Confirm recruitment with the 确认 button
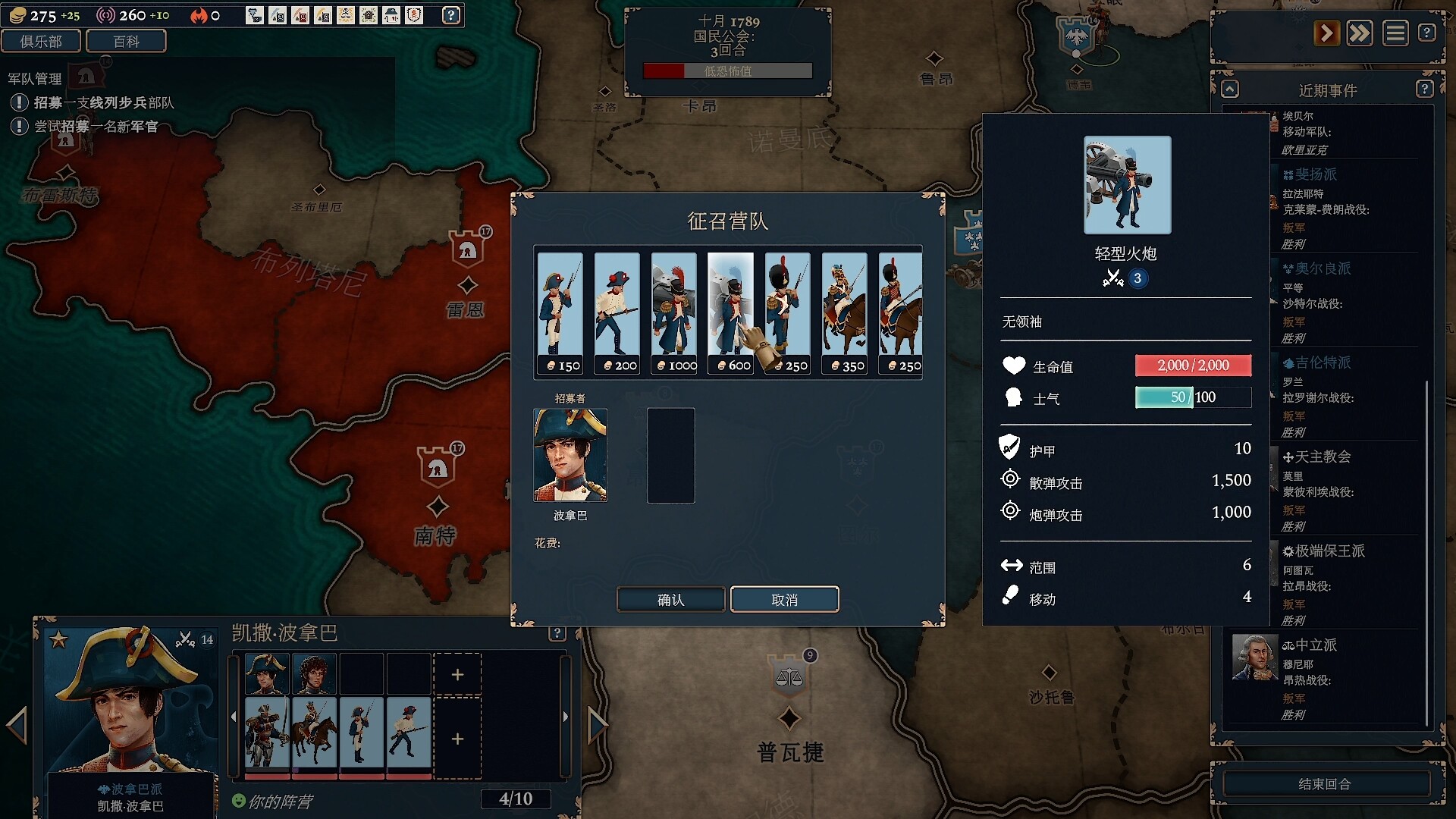 pyautogui.click(x=670, y=599)
